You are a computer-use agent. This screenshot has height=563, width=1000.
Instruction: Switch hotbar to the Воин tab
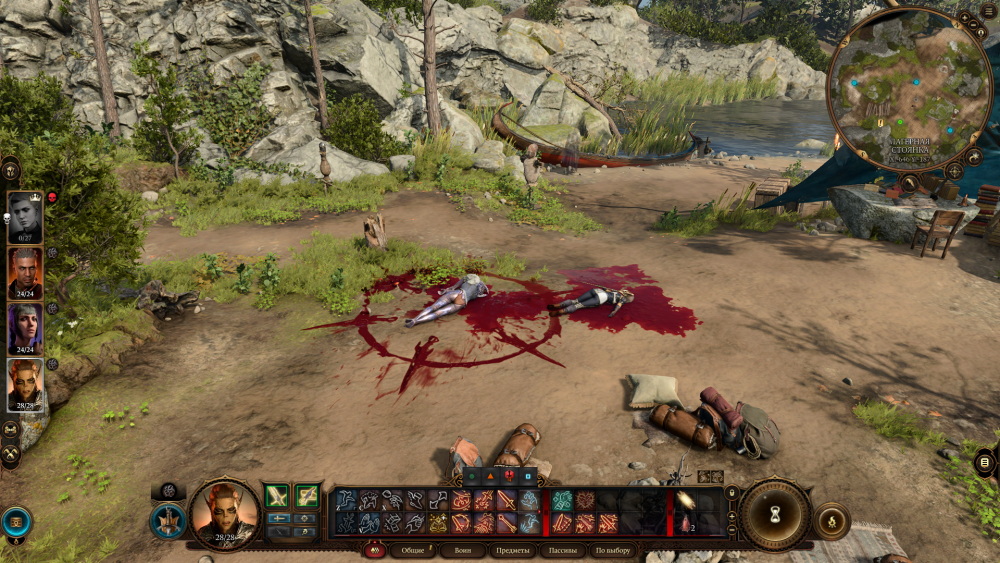pyautogui.click(x=462, y=550)
